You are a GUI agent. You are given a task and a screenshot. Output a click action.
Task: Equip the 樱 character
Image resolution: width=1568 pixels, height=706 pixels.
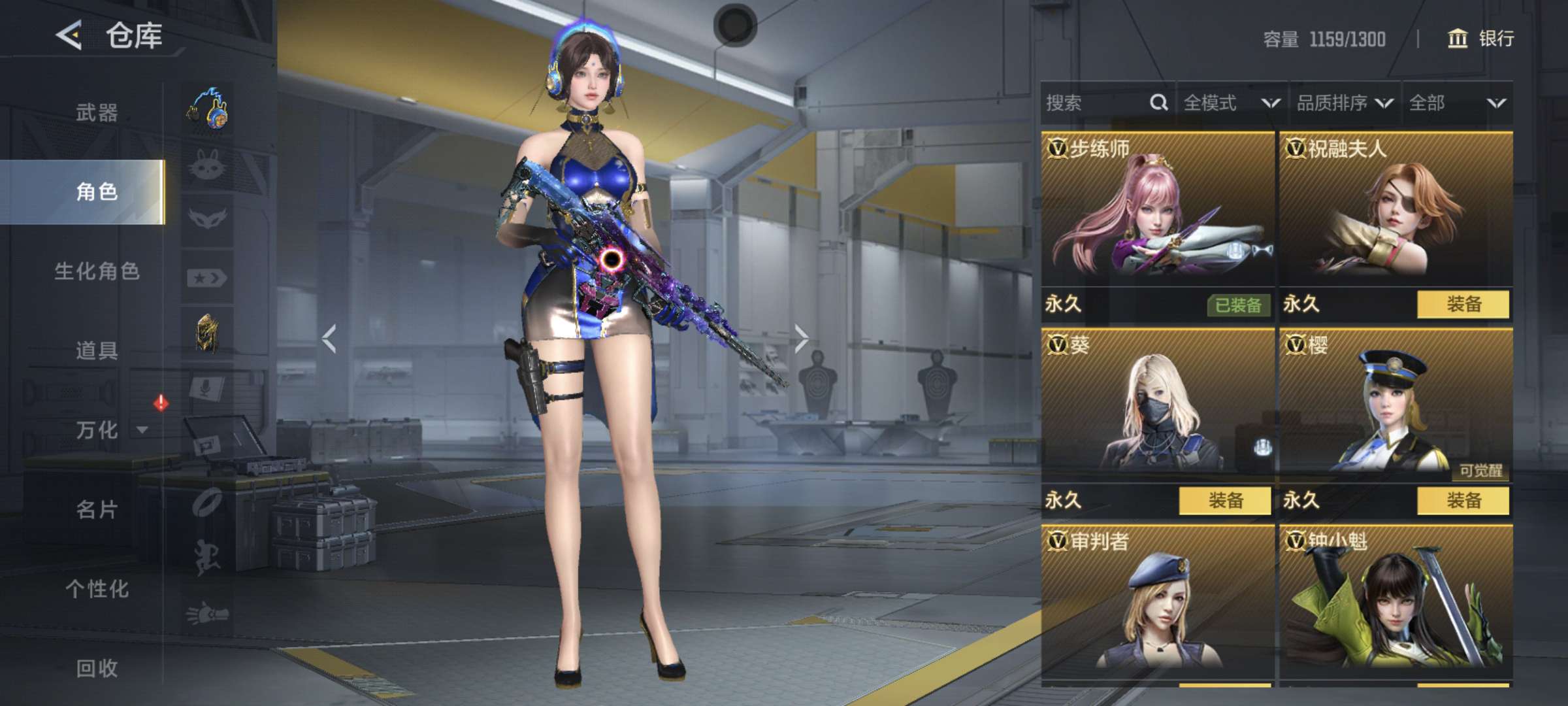1463,501
